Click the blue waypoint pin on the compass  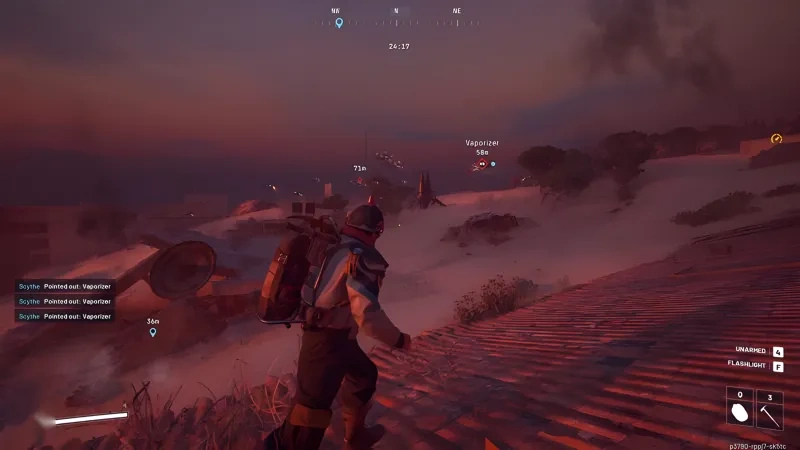339,23
